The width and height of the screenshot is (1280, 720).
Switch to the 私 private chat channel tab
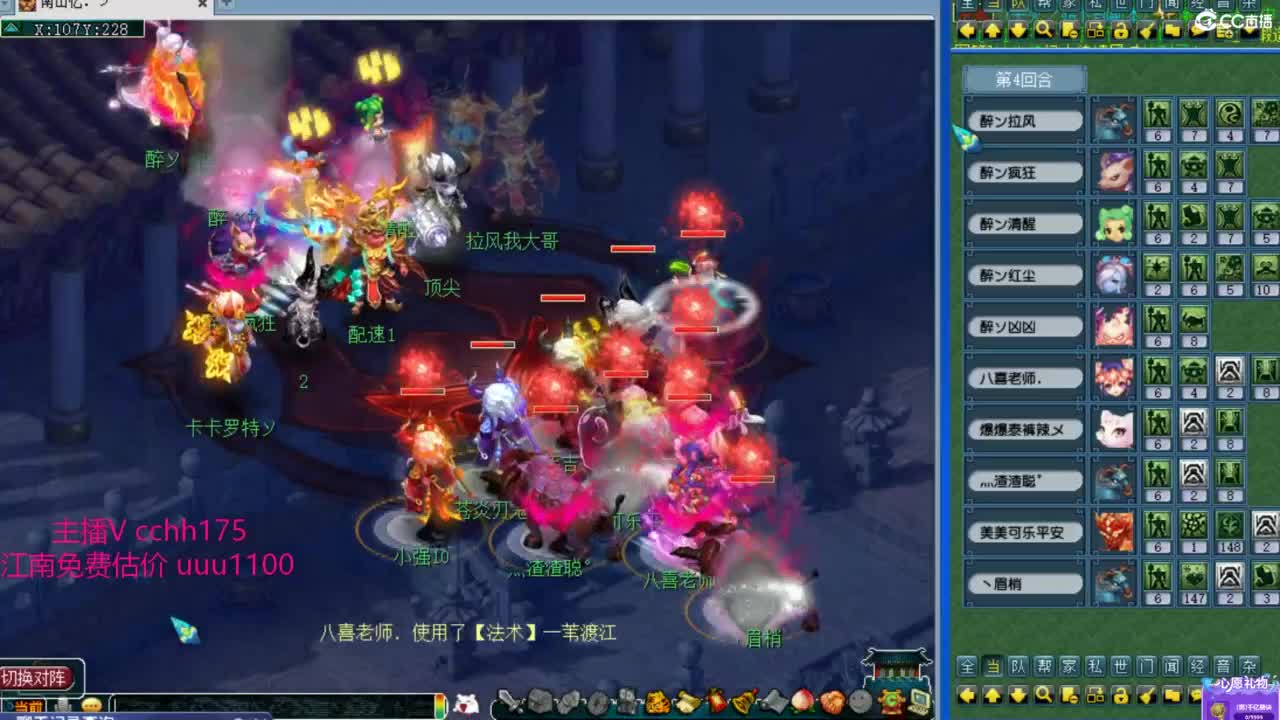pyautogui.click(x=1095, y=669)
